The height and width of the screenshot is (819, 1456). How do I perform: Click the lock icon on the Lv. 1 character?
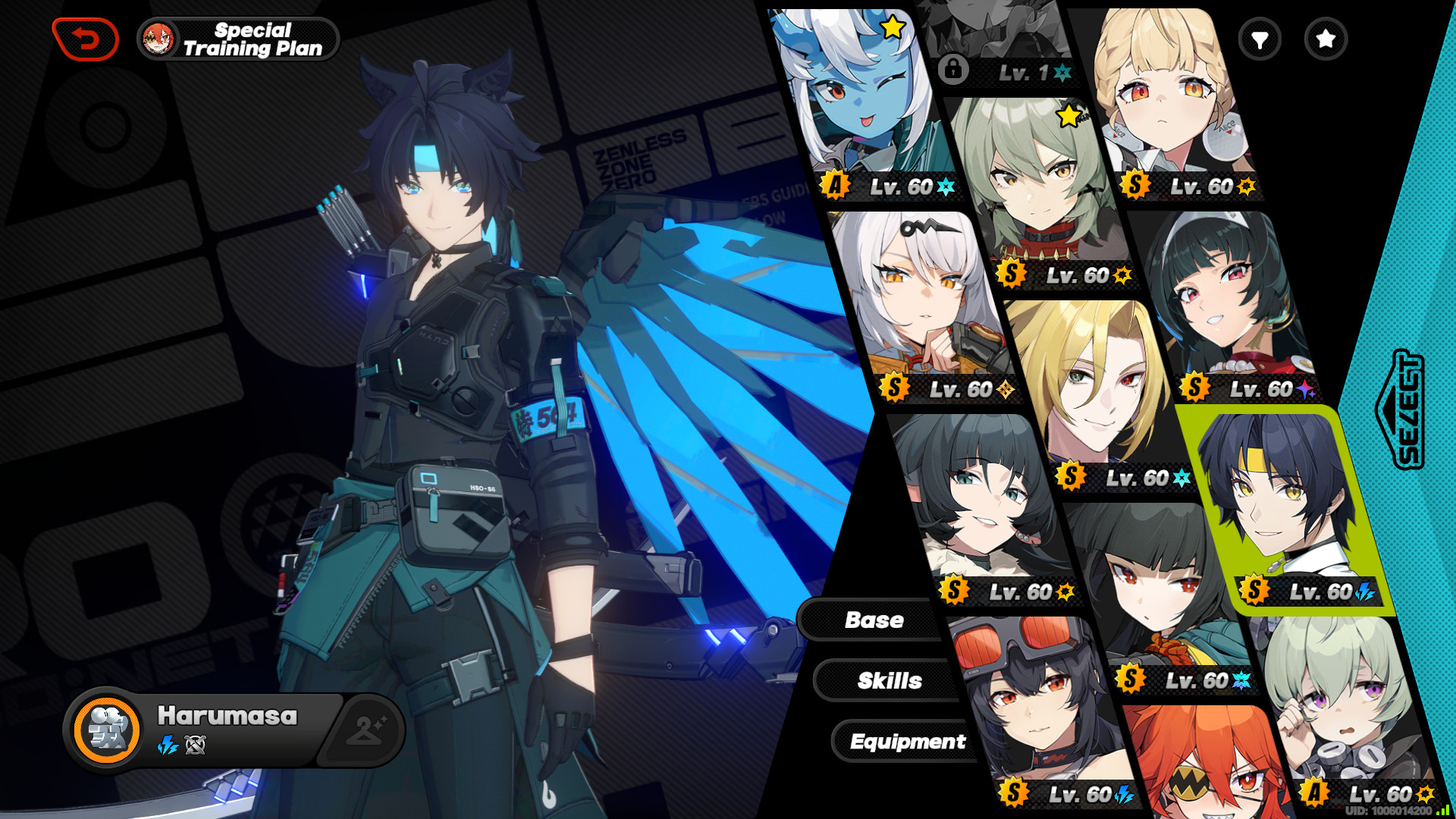click(952, 68)
